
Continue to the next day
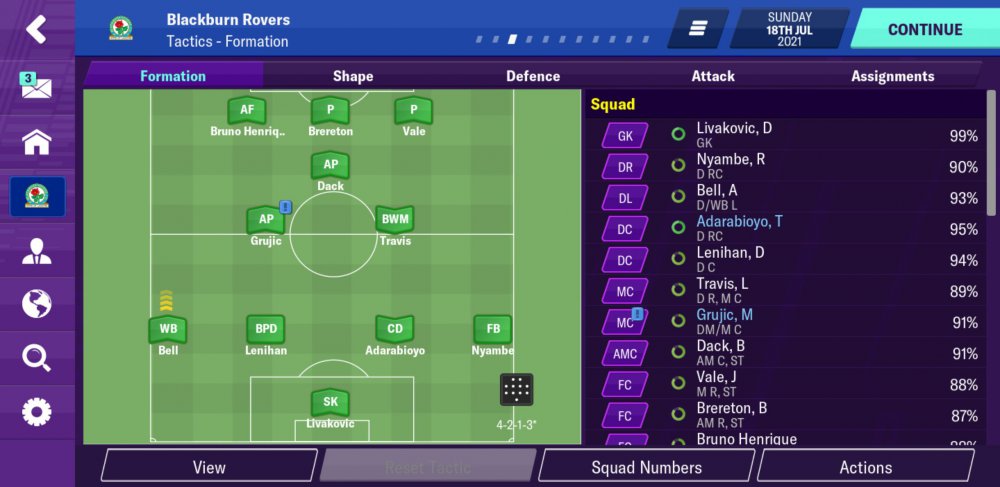925,29
